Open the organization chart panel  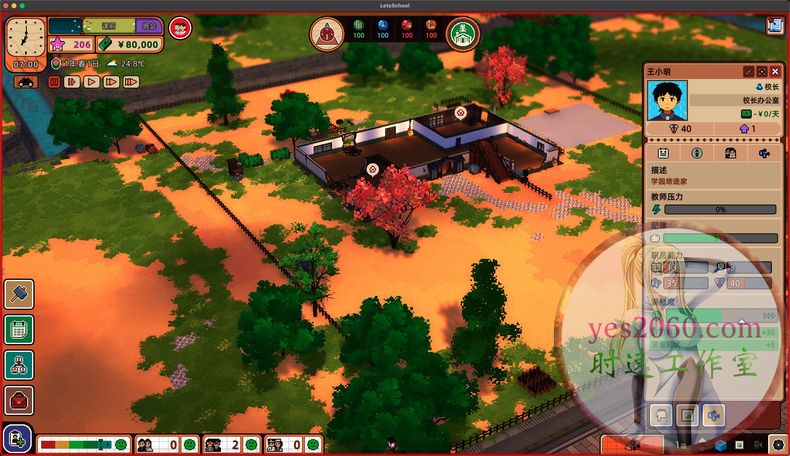[19, 365]
